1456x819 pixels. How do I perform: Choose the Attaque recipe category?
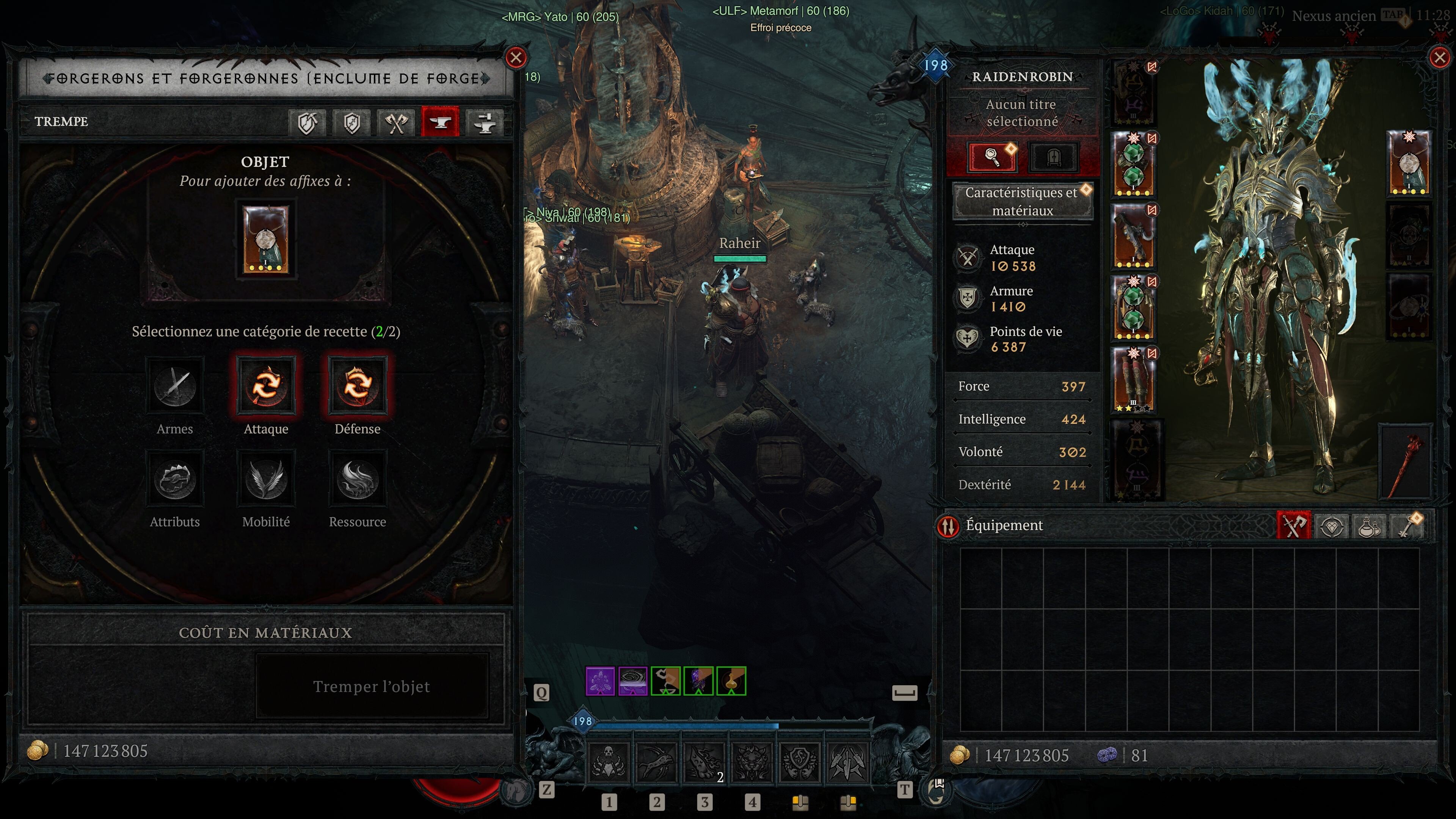tap(266, 386)
